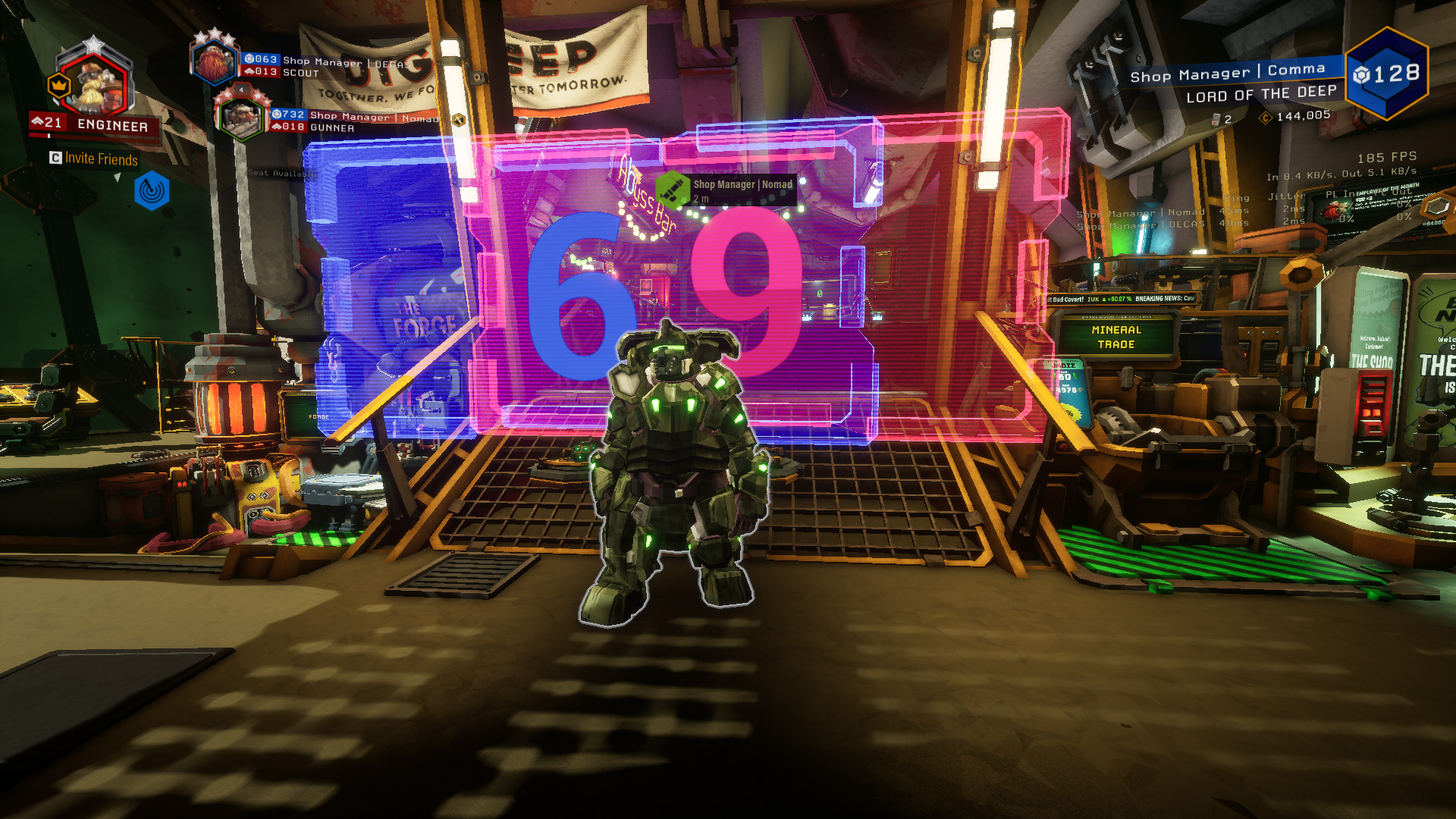Open the Invite Friends option
Image resolution: width=1456 pixels, height=819 pixels.
pyautogui.click(x=95, y=158)
